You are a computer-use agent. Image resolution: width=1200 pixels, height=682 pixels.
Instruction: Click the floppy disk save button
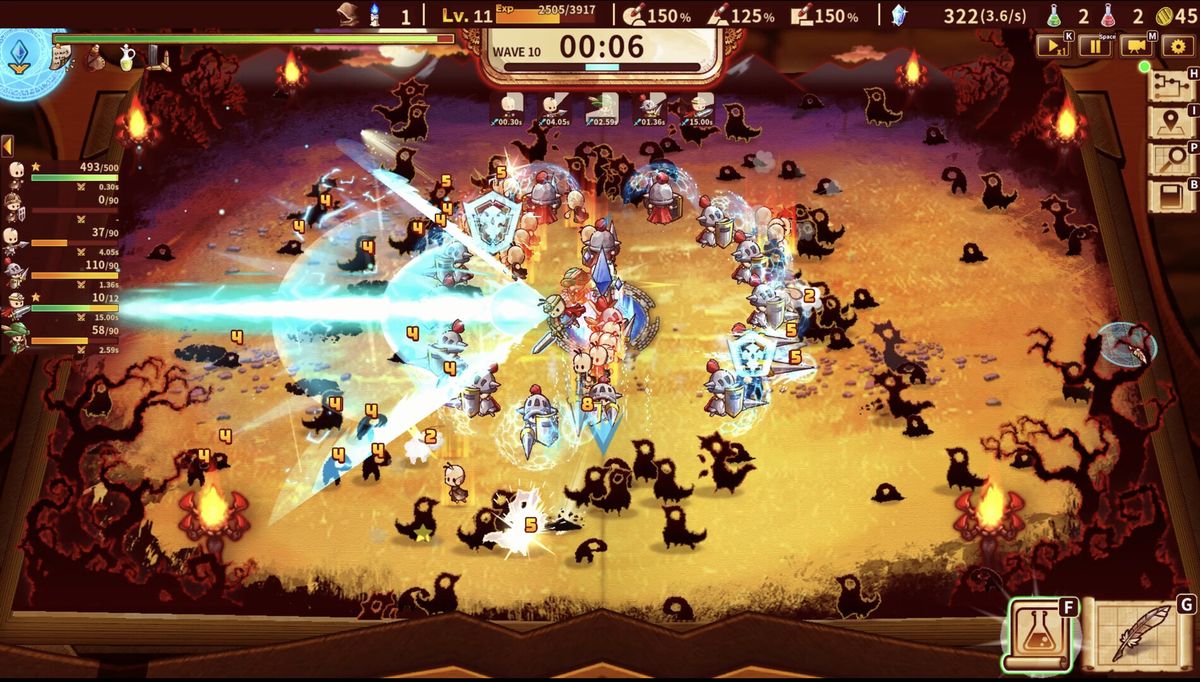[x=1168, y=196]
